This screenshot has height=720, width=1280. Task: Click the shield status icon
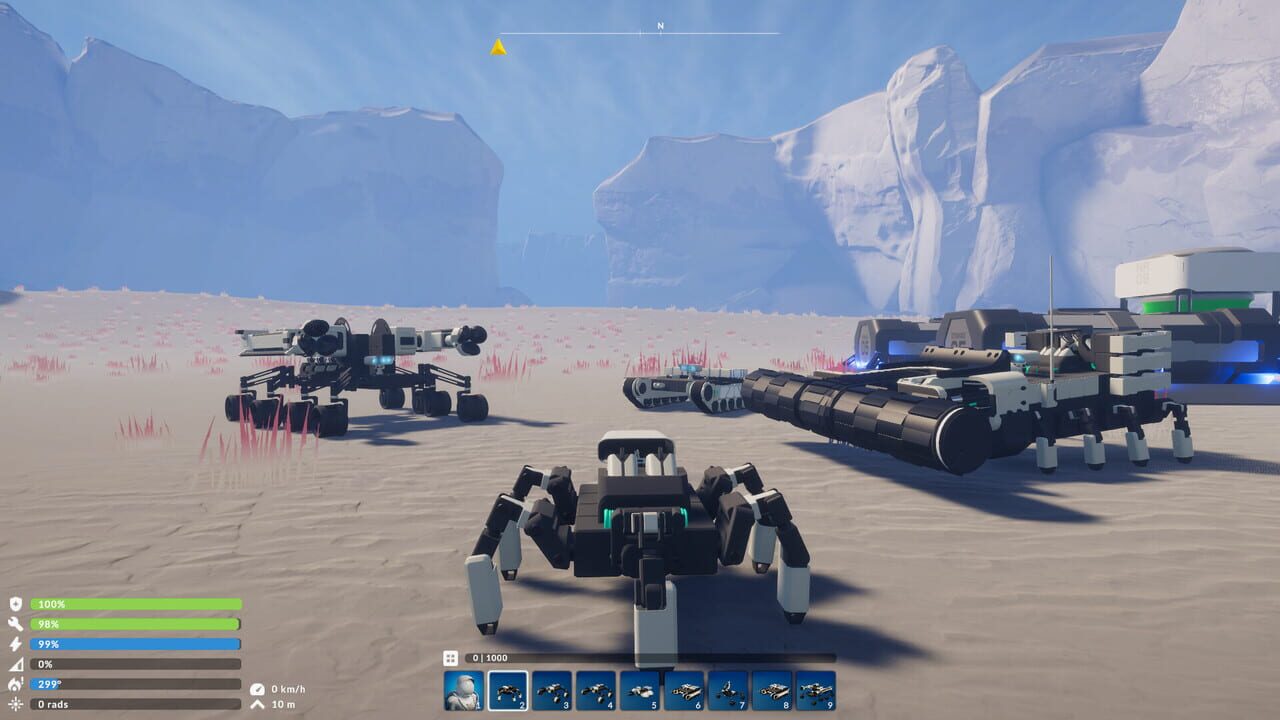coord(16,604)
